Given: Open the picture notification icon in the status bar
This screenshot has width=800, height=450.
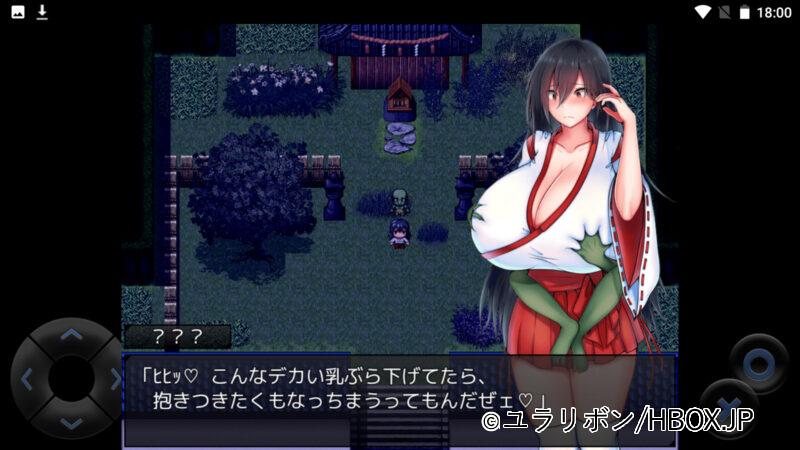Looking at the screenshot, I should tap(18, 12).
